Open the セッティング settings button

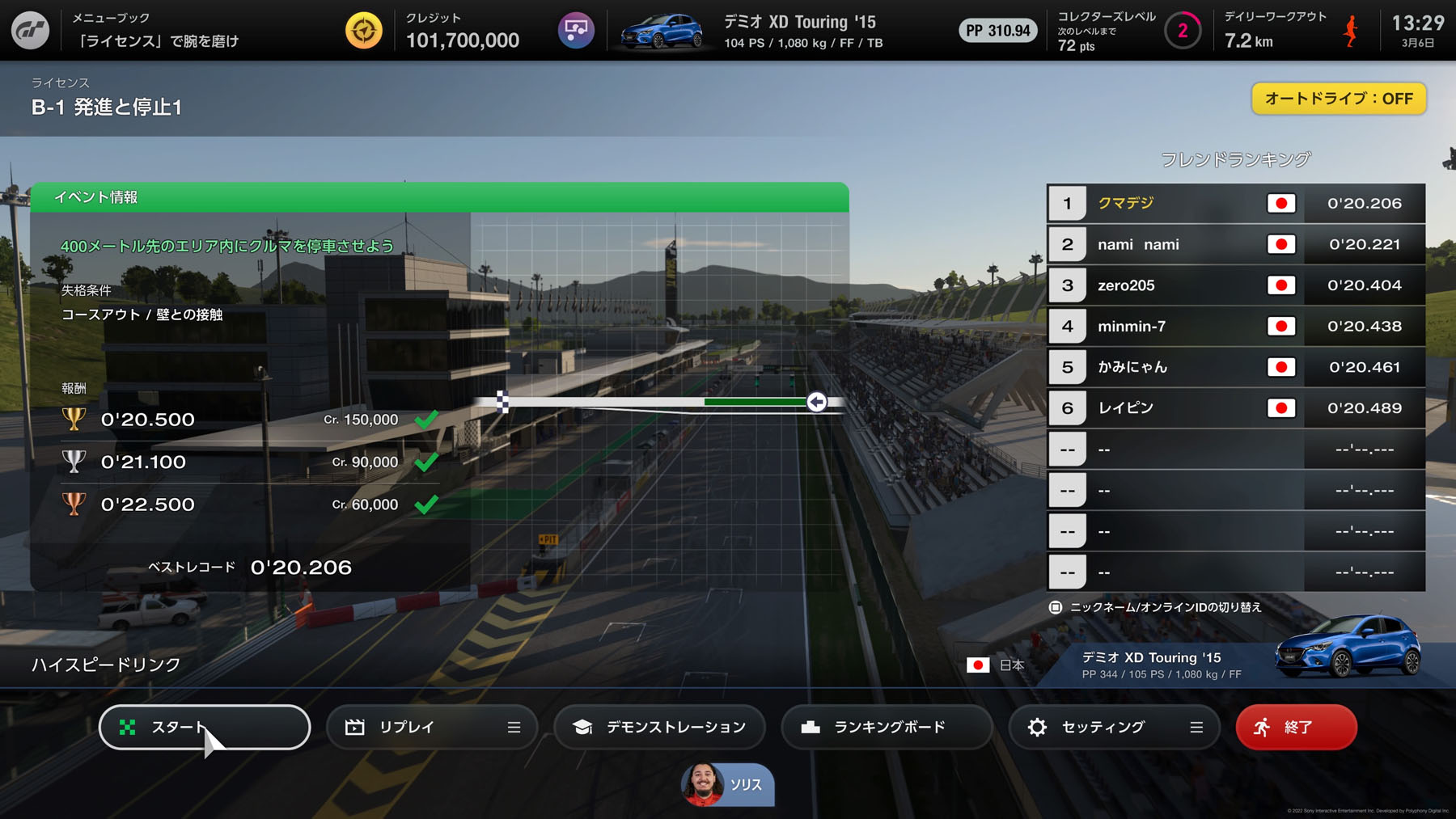tap(1100, 727)
